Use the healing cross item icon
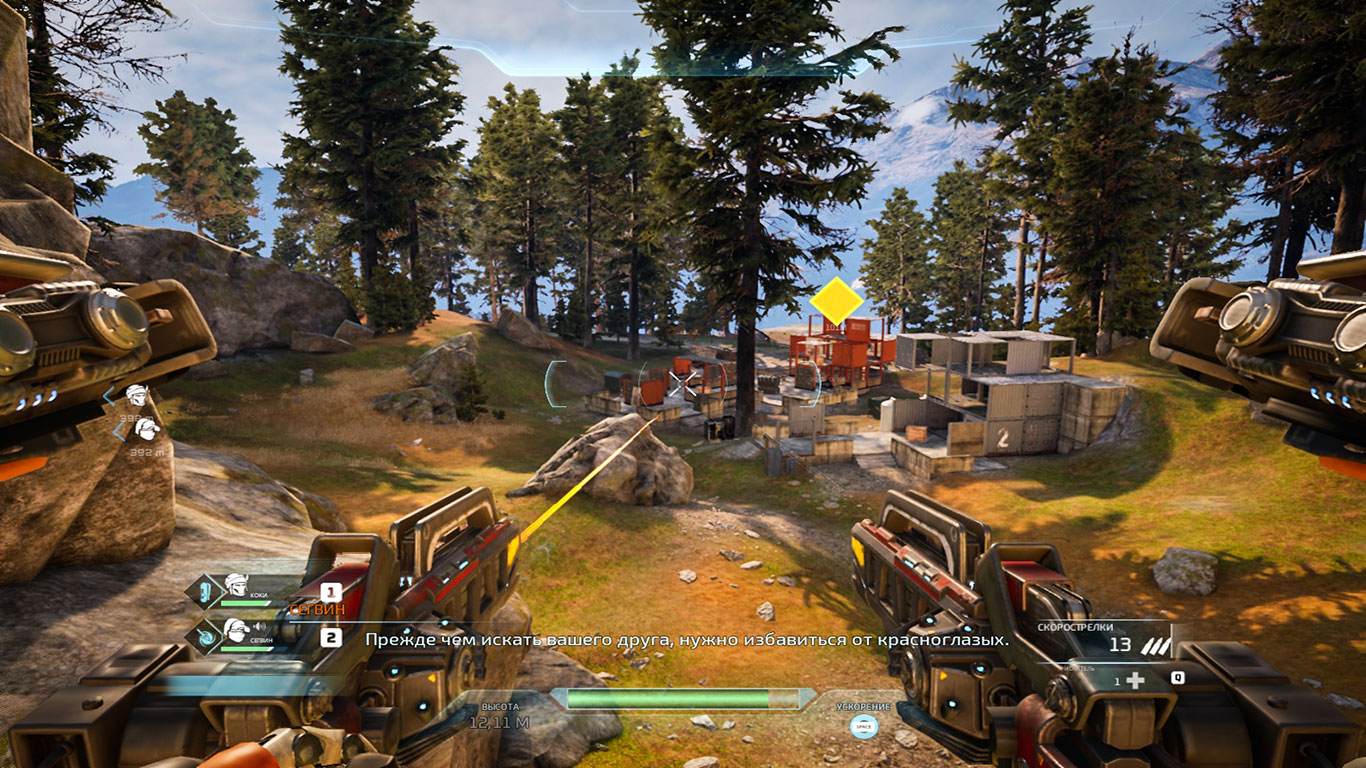The height and width of the screenshot is (768, 1366). pyautogui.click(x=1135, y=679)
